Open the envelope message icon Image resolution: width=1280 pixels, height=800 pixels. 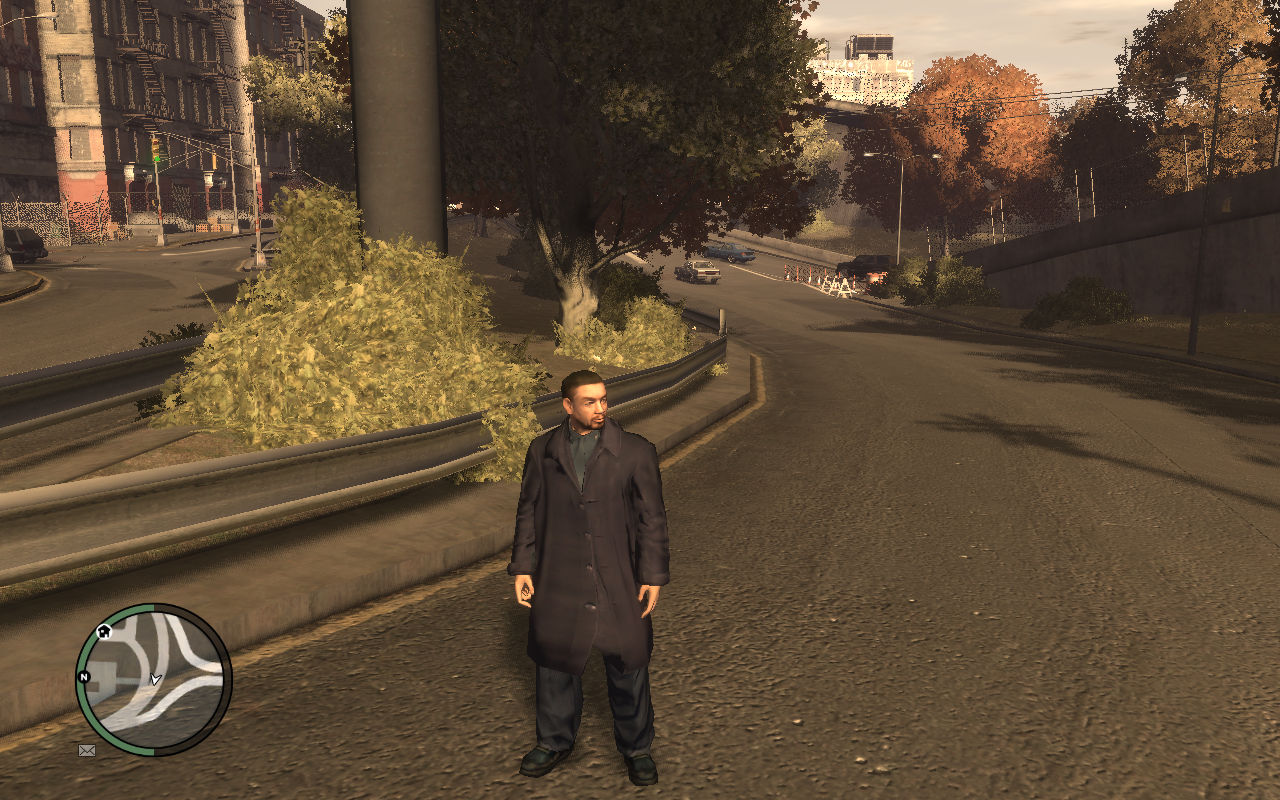pos(87,750)
